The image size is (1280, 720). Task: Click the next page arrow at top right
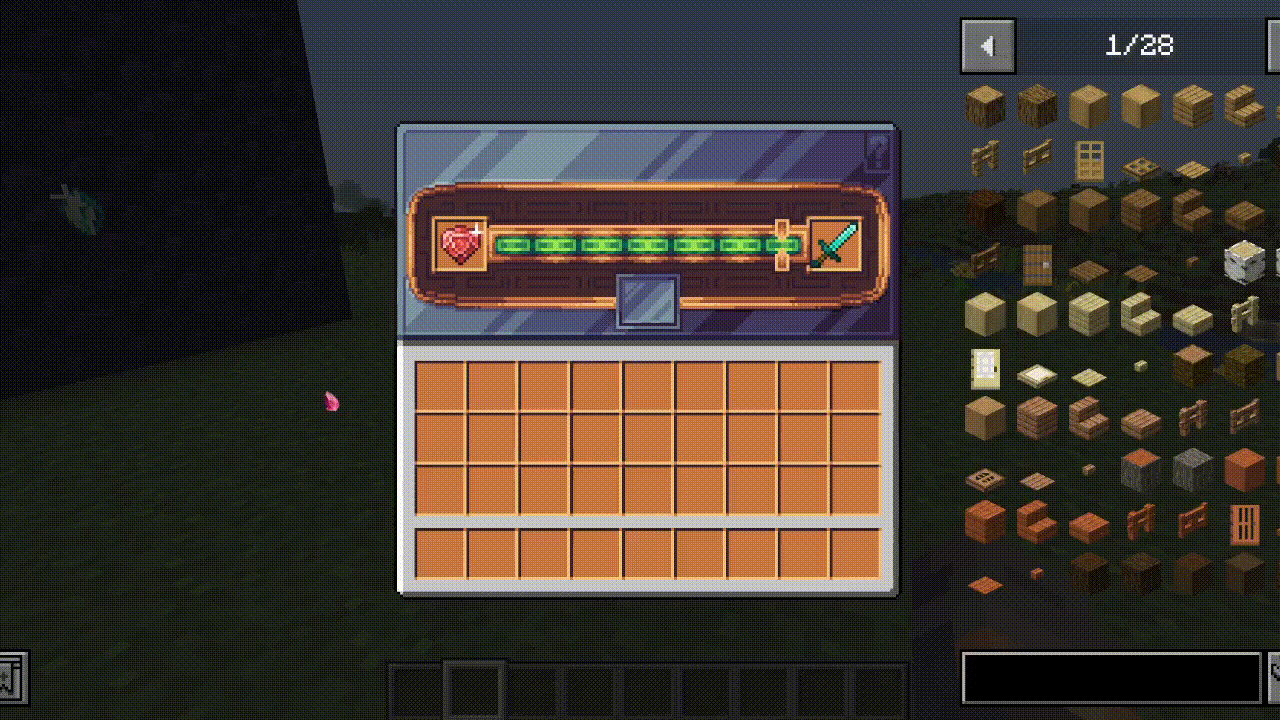tap(1272, 45)
